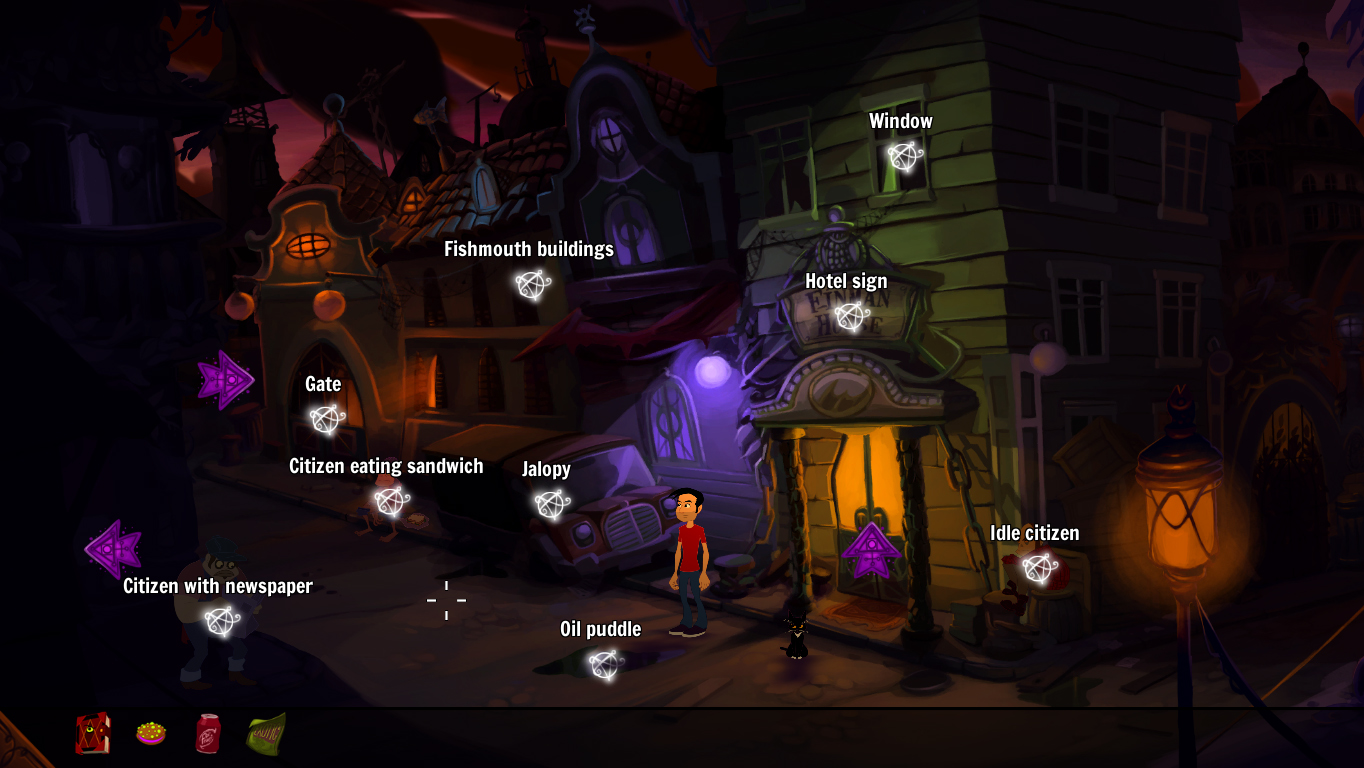The width and height of the screenshot is (1364, 768).
Task: Choose the green snack bag in inventory
Action: 266,733
